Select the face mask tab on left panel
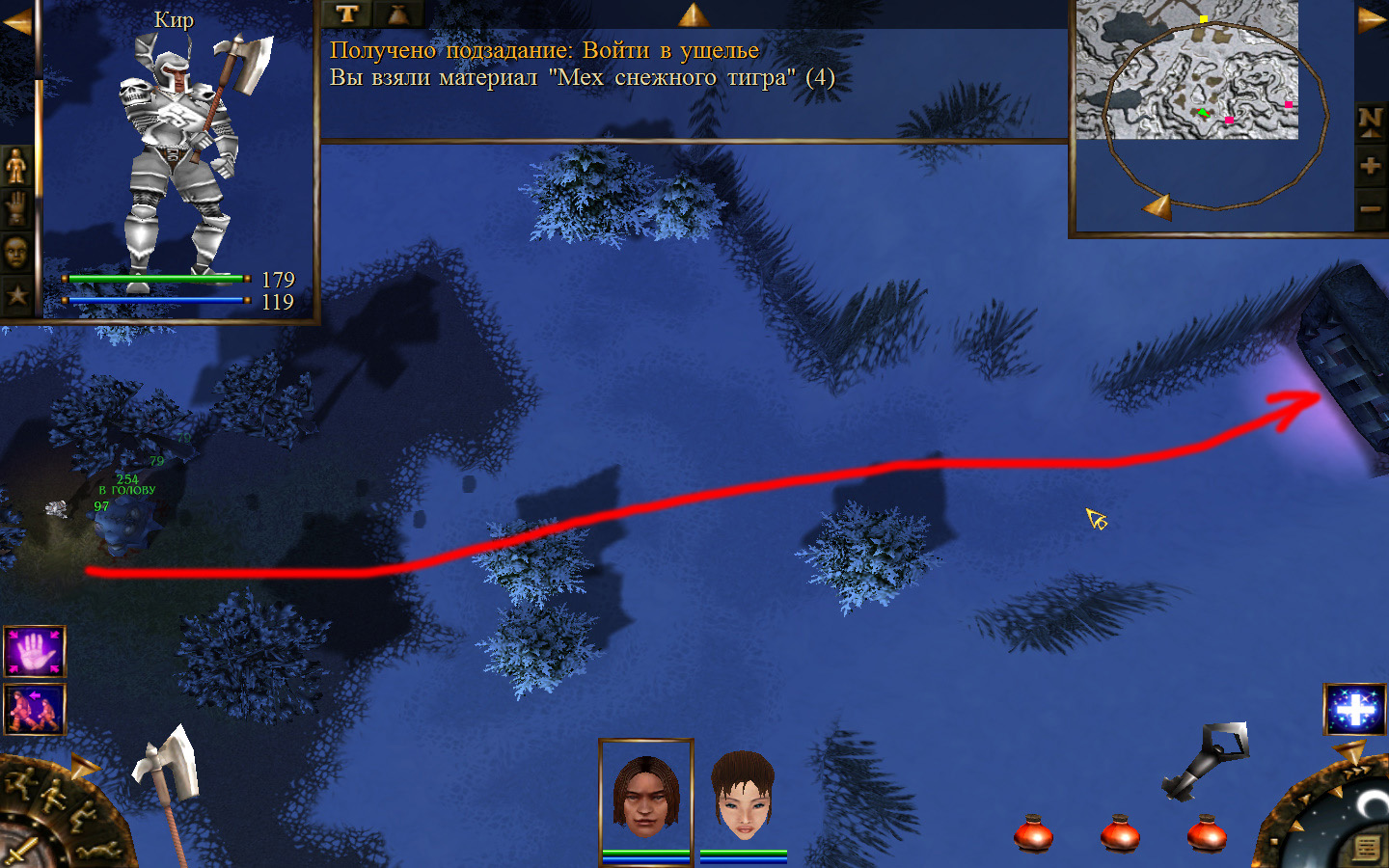The image size is (1389, 868). tap(16, 253)
